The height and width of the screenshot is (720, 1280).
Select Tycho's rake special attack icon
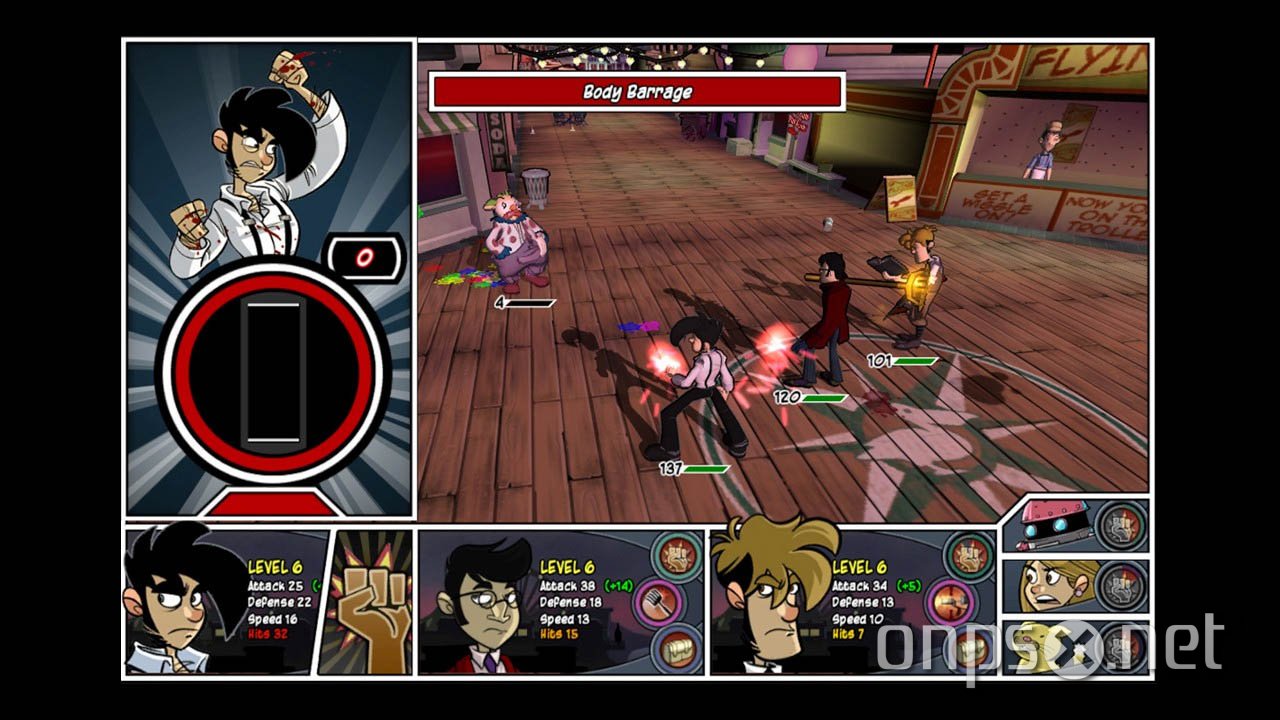(x=660, y=601)
